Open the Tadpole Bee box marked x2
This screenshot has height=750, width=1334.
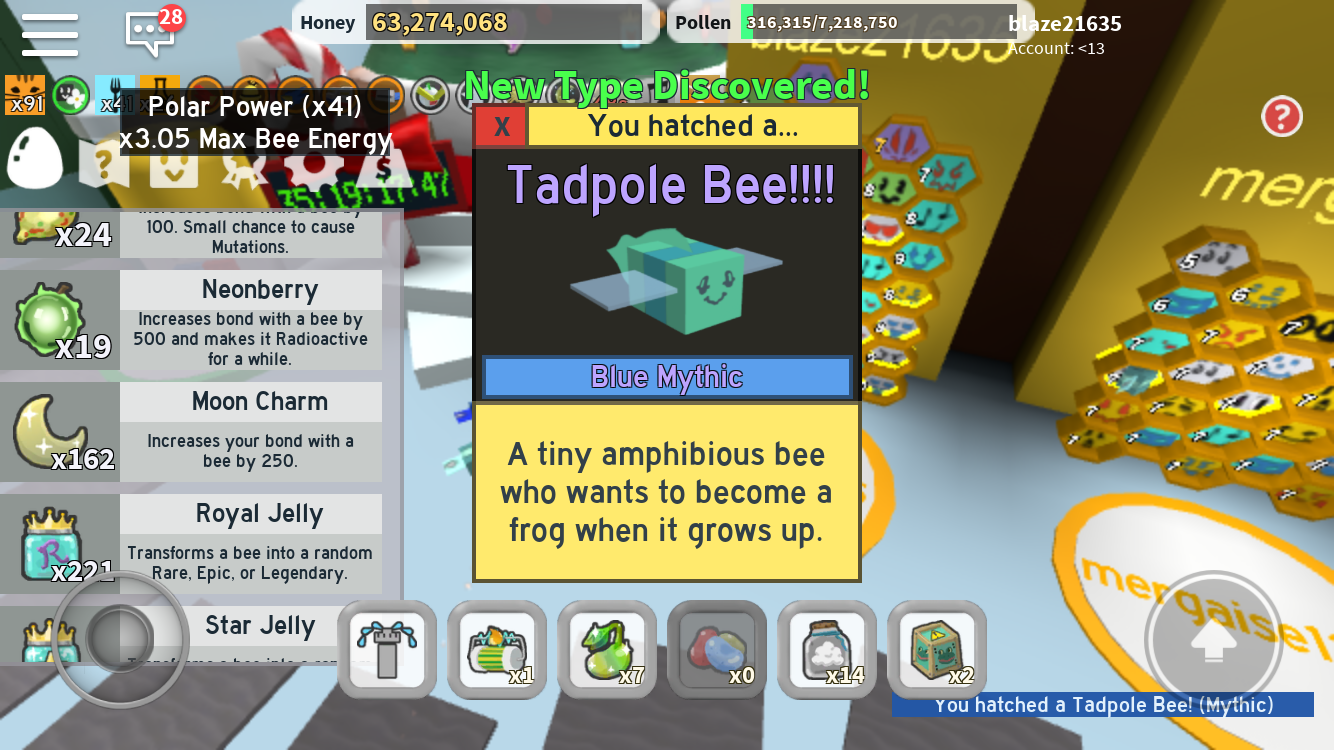pyautogui.click(x=936, y=648)
